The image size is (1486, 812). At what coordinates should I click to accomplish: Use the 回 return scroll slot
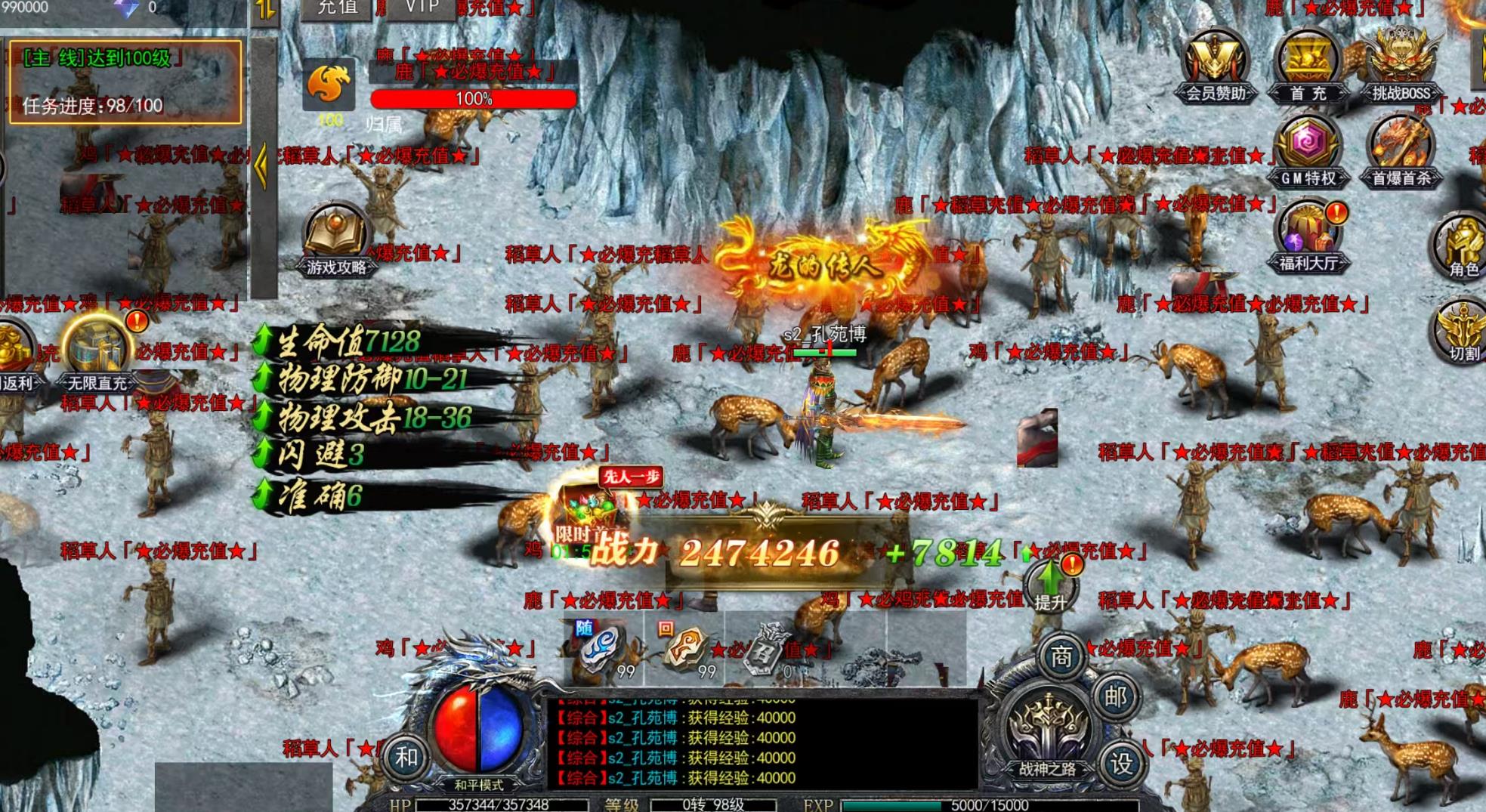coord(684,648)
